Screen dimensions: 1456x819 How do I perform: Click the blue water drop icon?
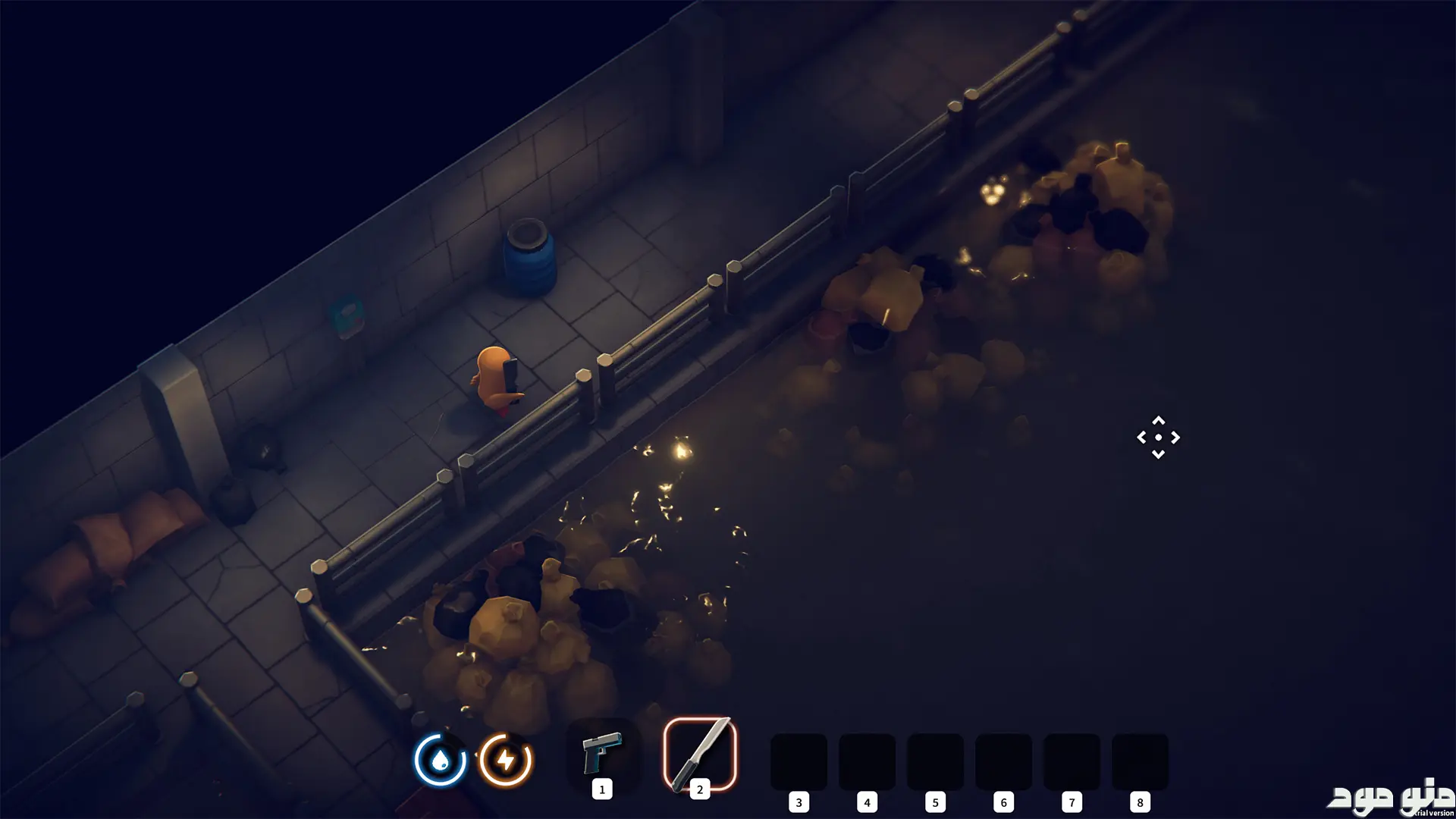tap(440, 759)
